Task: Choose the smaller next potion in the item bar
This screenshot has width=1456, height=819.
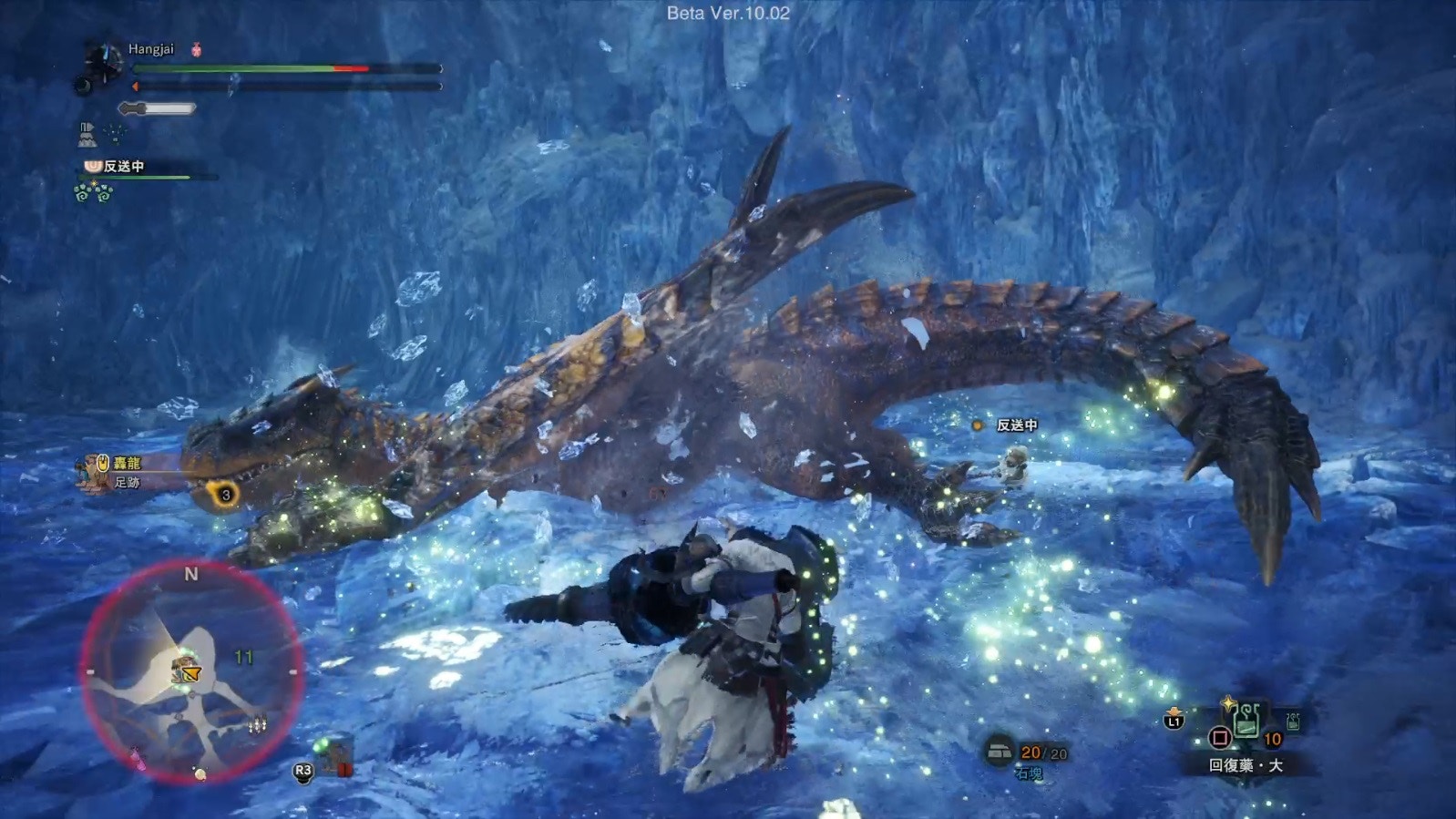Action: click(1292, 722)
